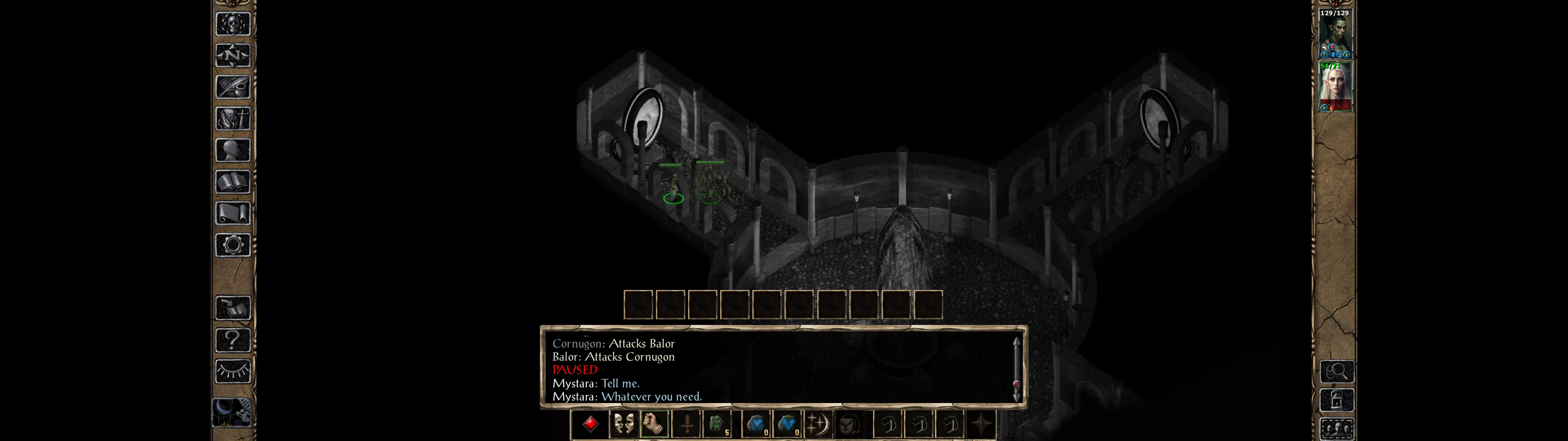Click the day-night clock to unpause
1568x441 pixels.
click(x=231, y=413)
